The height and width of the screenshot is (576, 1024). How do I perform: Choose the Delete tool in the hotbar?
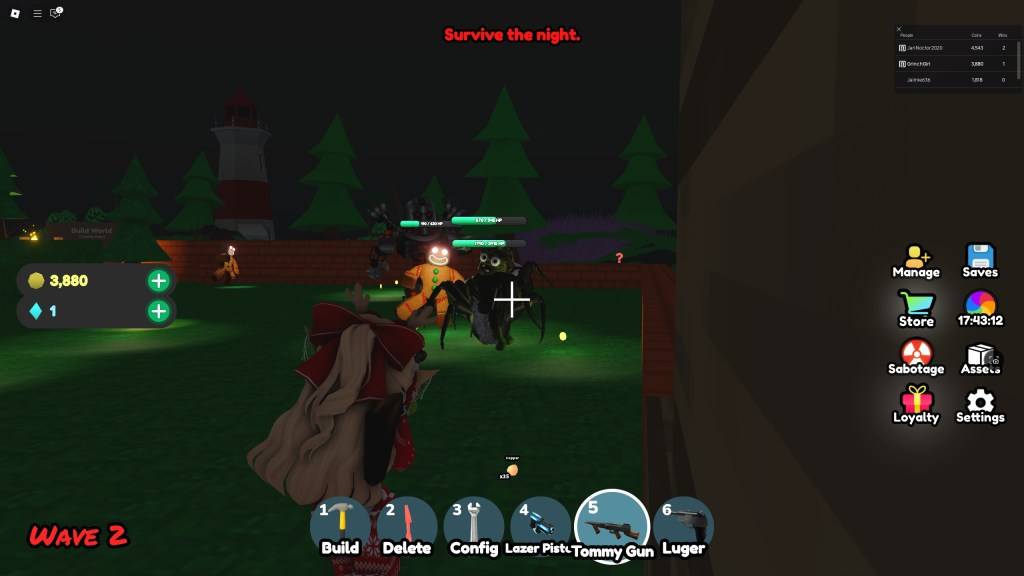coord(407,527)
